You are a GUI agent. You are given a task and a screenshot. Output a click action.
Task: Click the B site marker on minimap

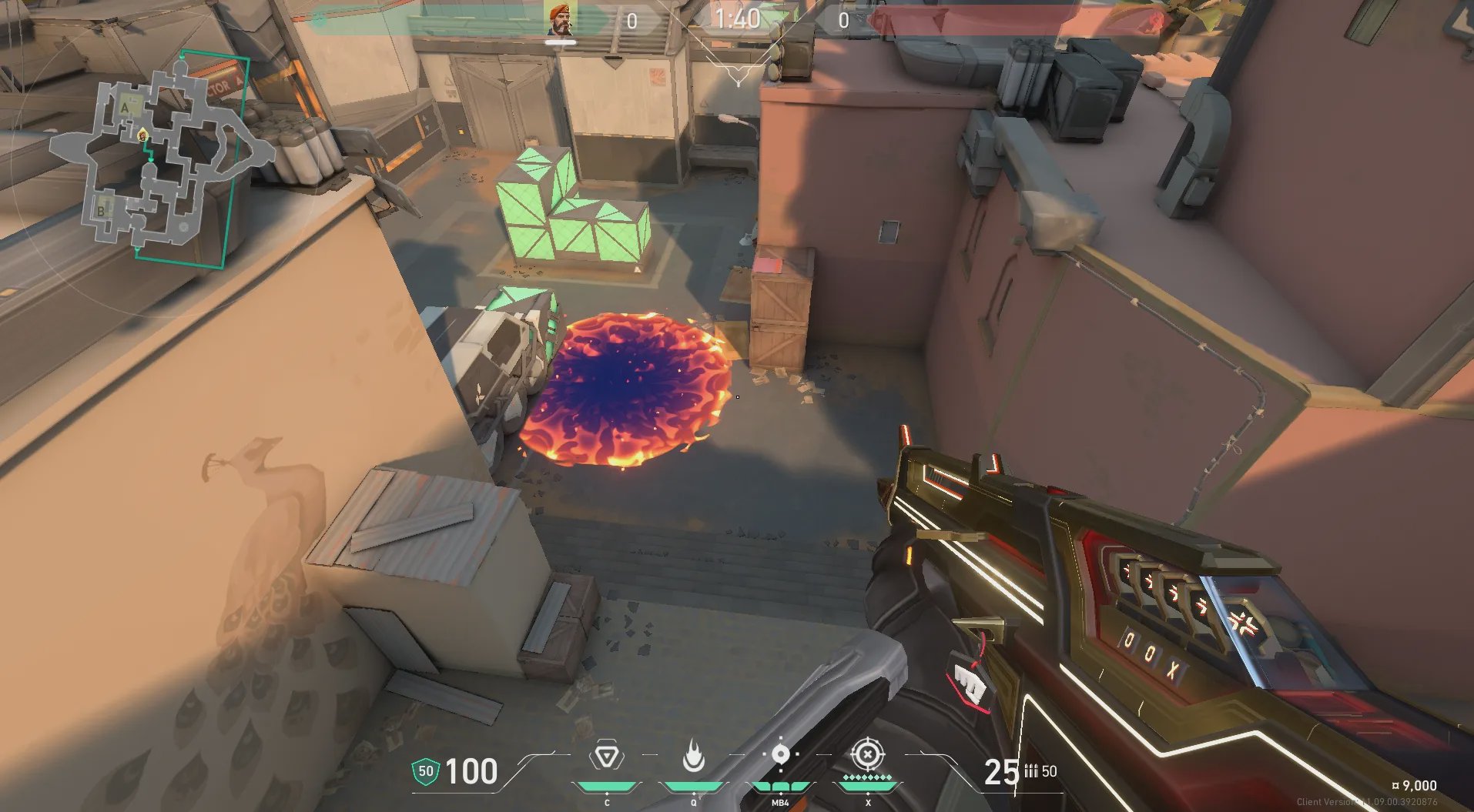(x=101, y=210)
